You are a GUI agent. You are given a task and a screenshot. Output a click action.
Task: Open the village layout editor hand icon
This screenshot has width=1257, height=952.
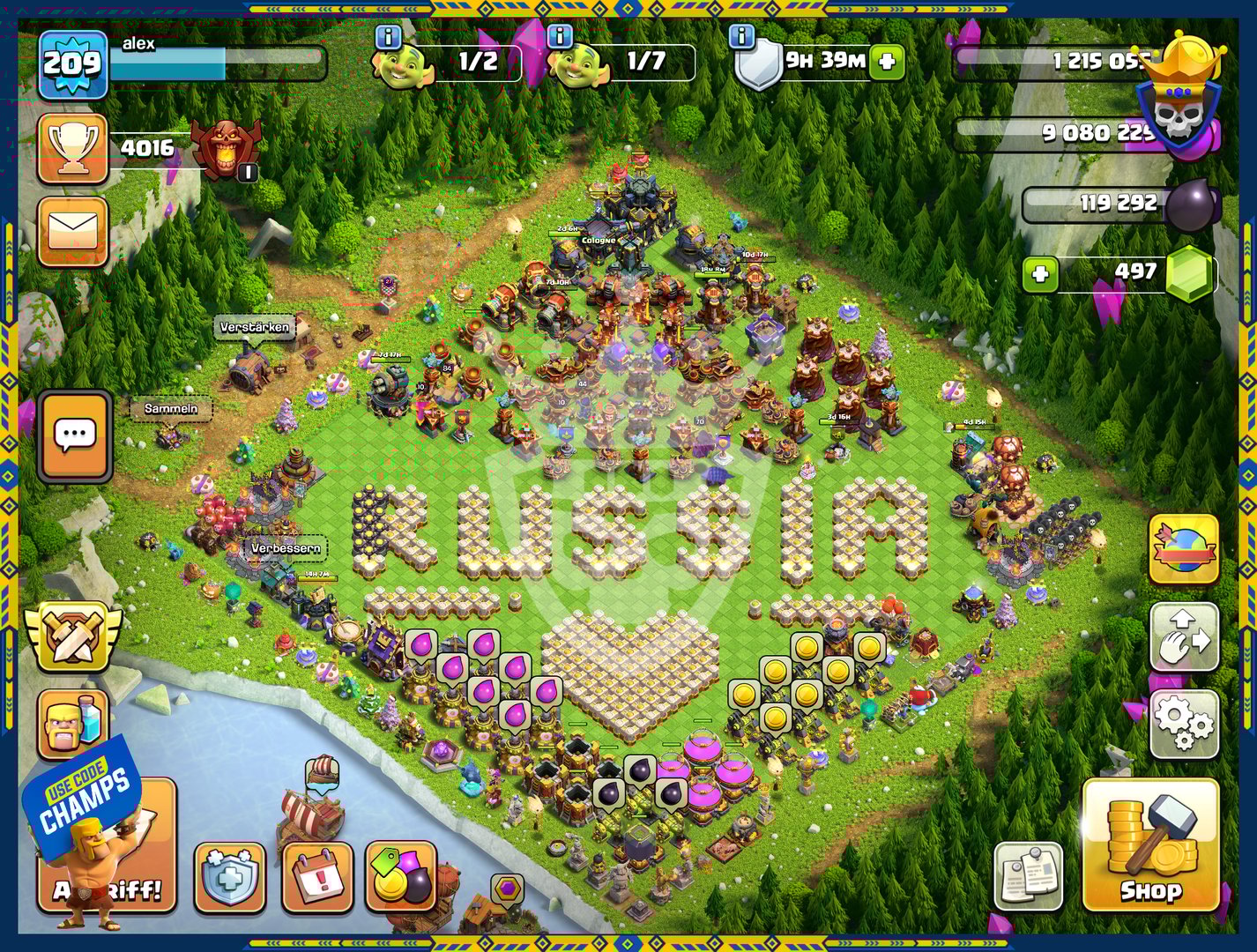pyautogui.click(x=1185, y=637)
